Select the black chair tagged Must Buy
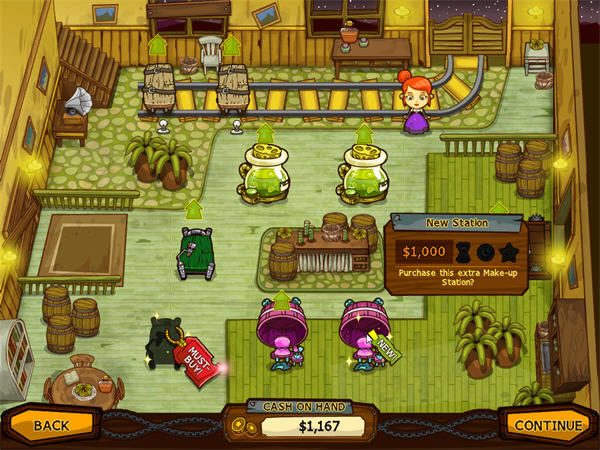The width and height of the screenshot is (600, 450). [x=166, y=343]
